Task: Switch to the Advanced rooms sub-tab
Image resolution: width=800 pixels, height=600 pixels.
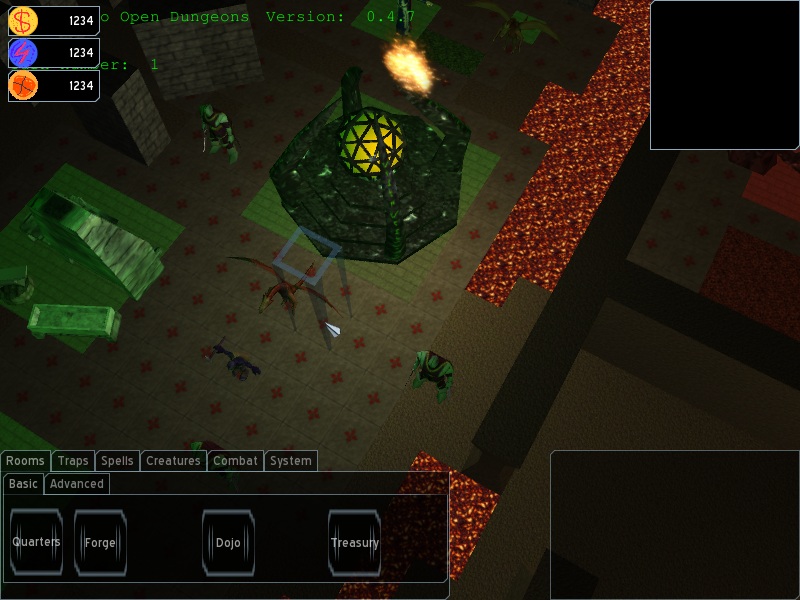Action: point(77,484)
